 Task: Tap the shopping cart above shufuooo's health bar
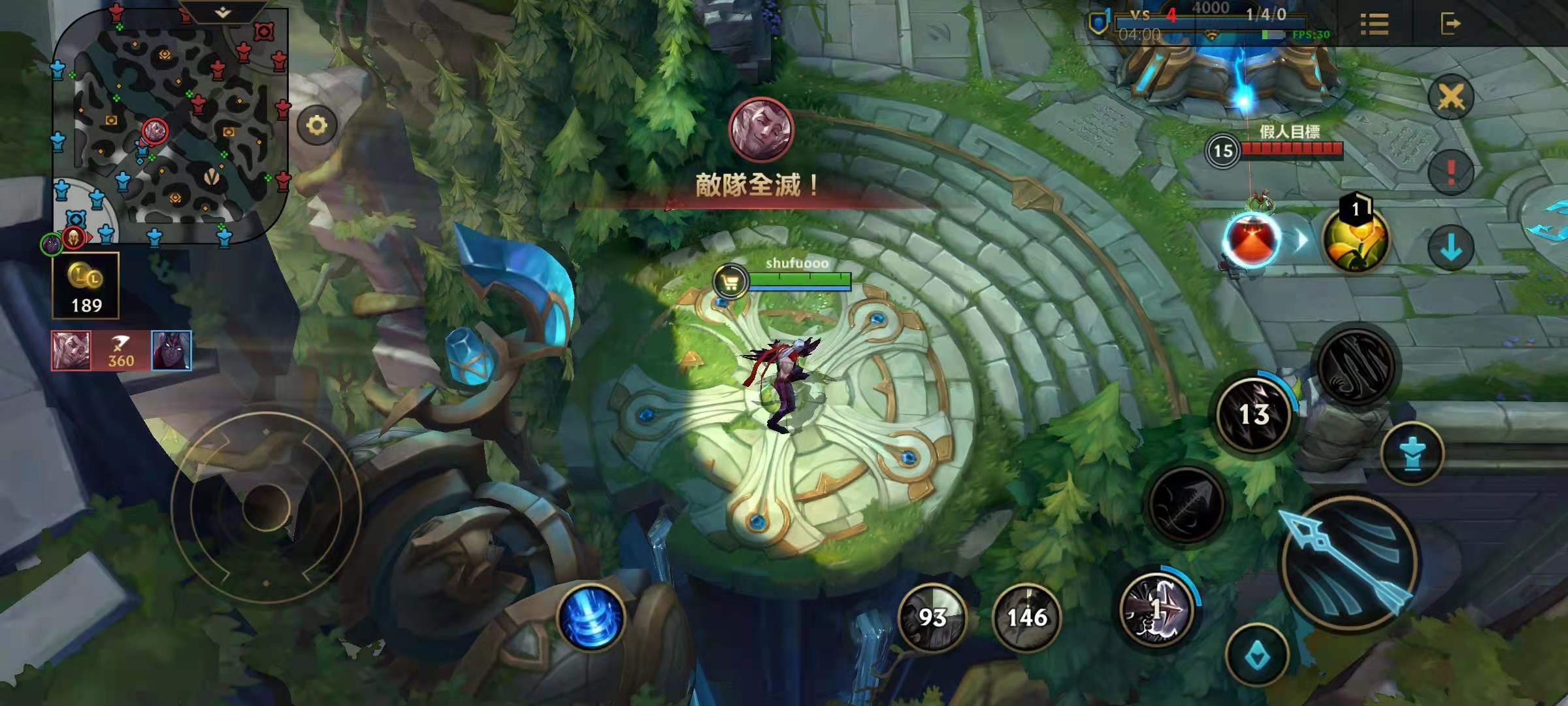click(730, 282)
